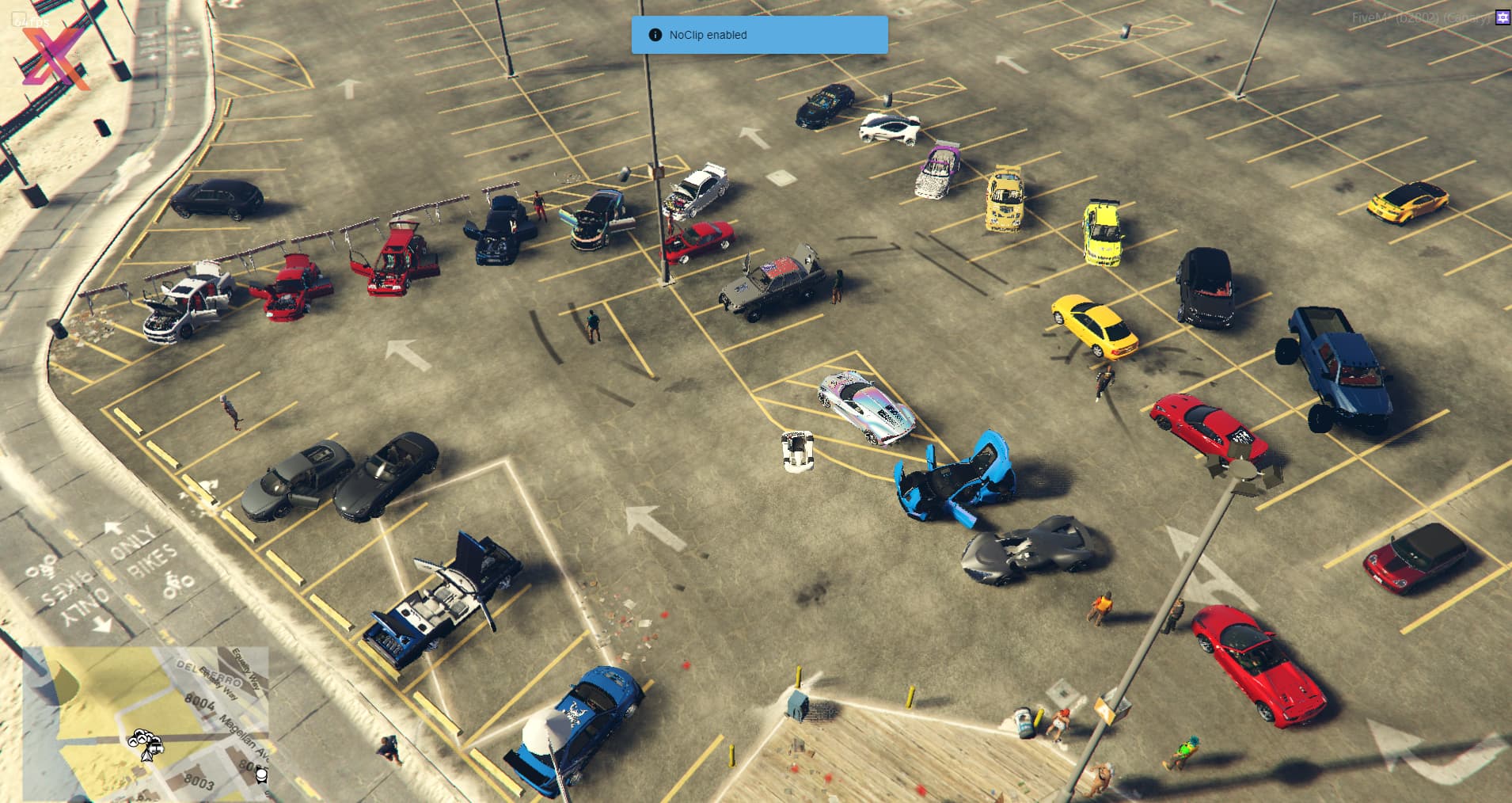Click the orange-pink X server logo
Screen dimensions: 1512x803
pos(55,57)
